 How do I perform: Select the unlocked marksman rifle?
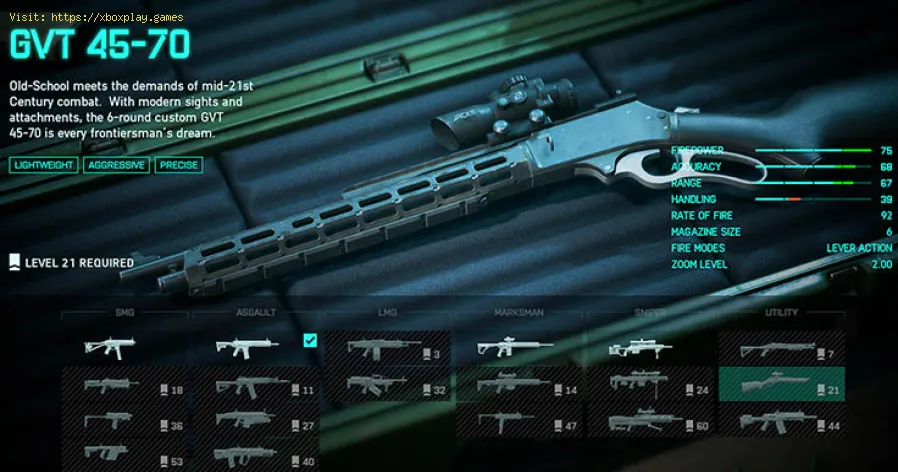pos(518,349)
